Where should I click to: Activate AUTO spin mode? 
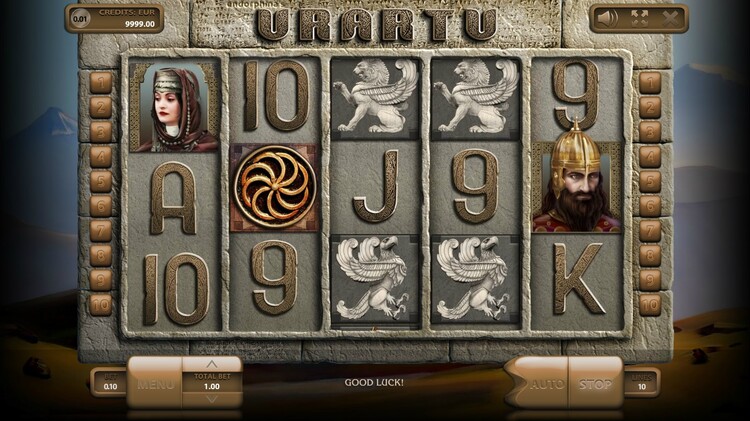tap(543, 382)
